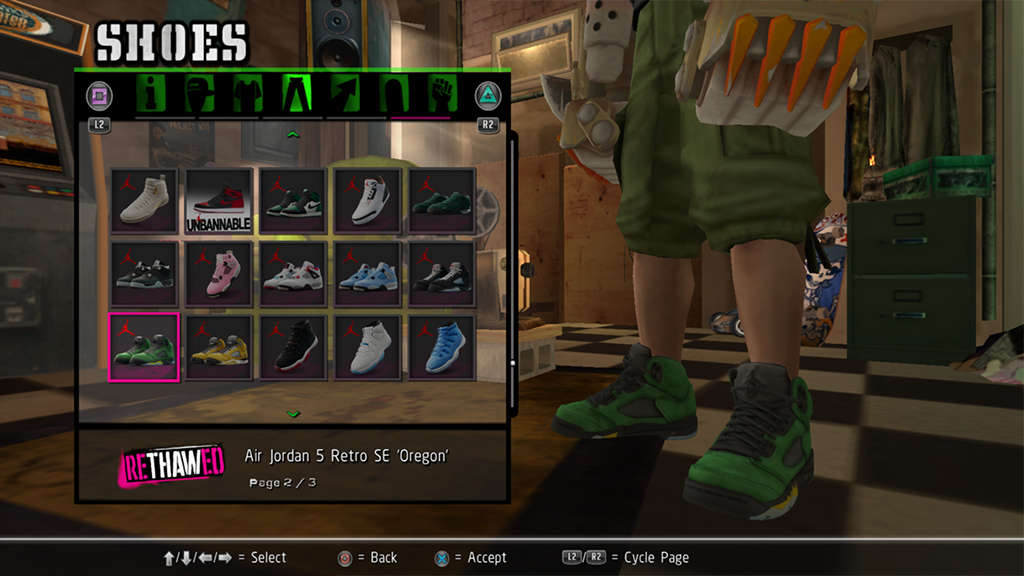Show the previous page with up chevron
Viewport: 1024px width, 576px height.
(292, 134)
